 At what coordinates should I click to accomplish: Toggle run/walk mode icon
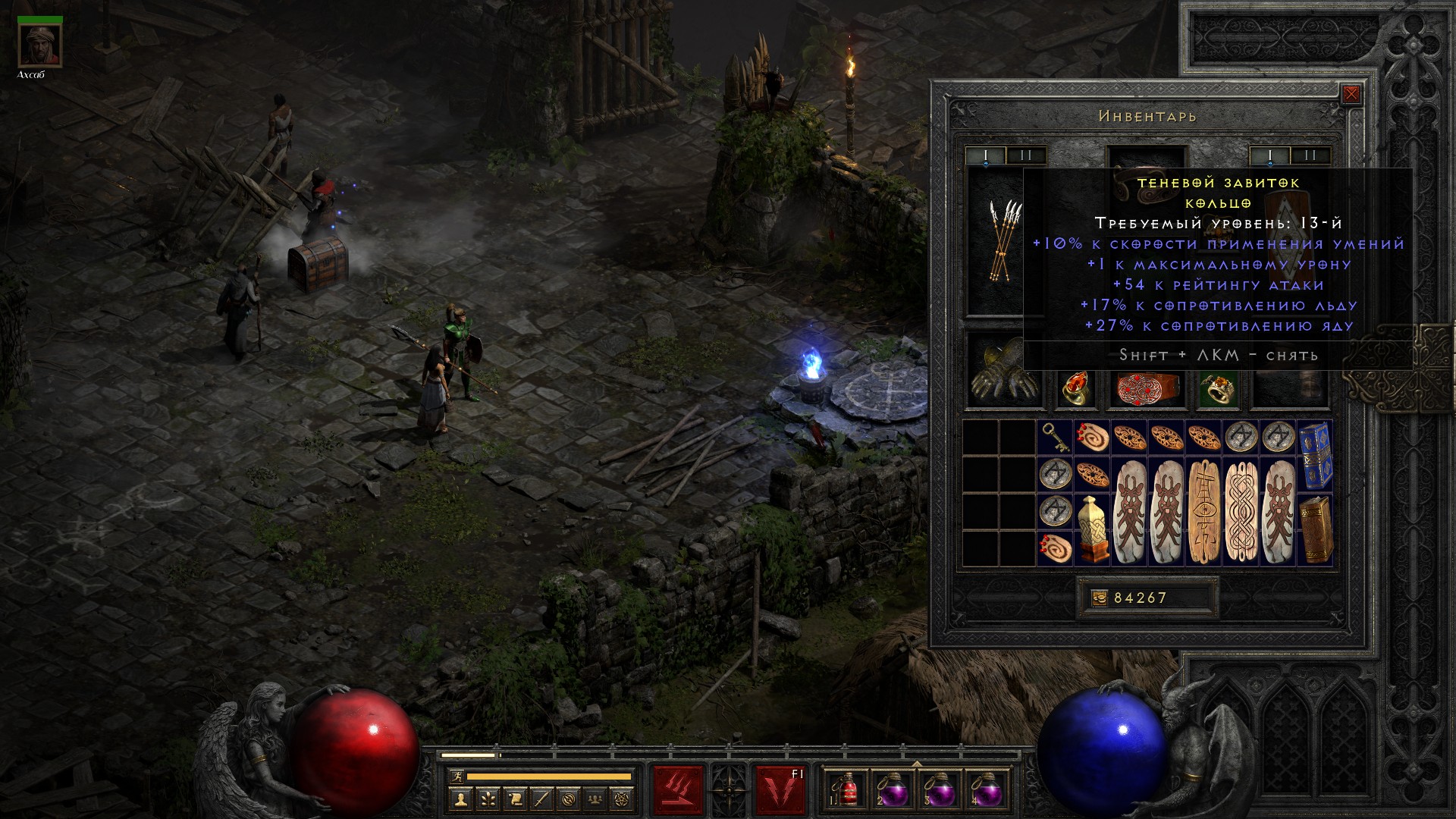pyautogui.click(x=454, y=776)
